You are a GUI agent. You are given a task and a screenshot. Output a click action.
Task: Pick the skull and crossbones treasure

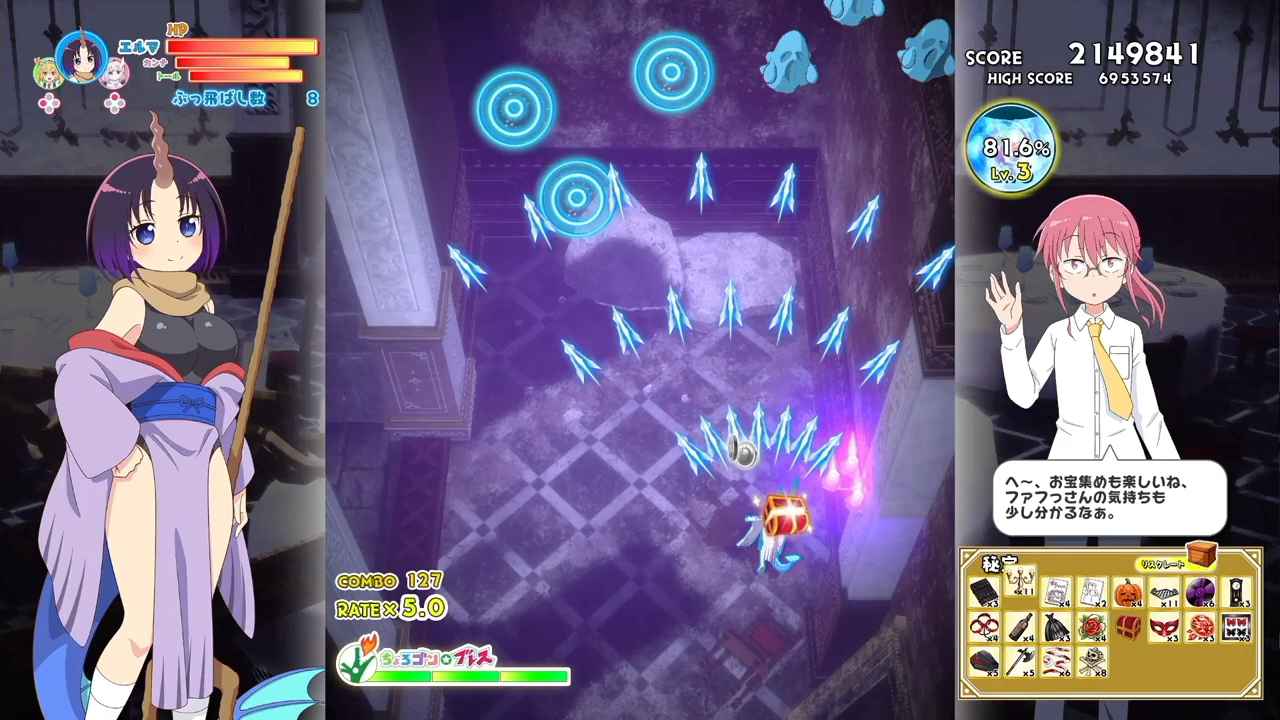click(1092, 661)
